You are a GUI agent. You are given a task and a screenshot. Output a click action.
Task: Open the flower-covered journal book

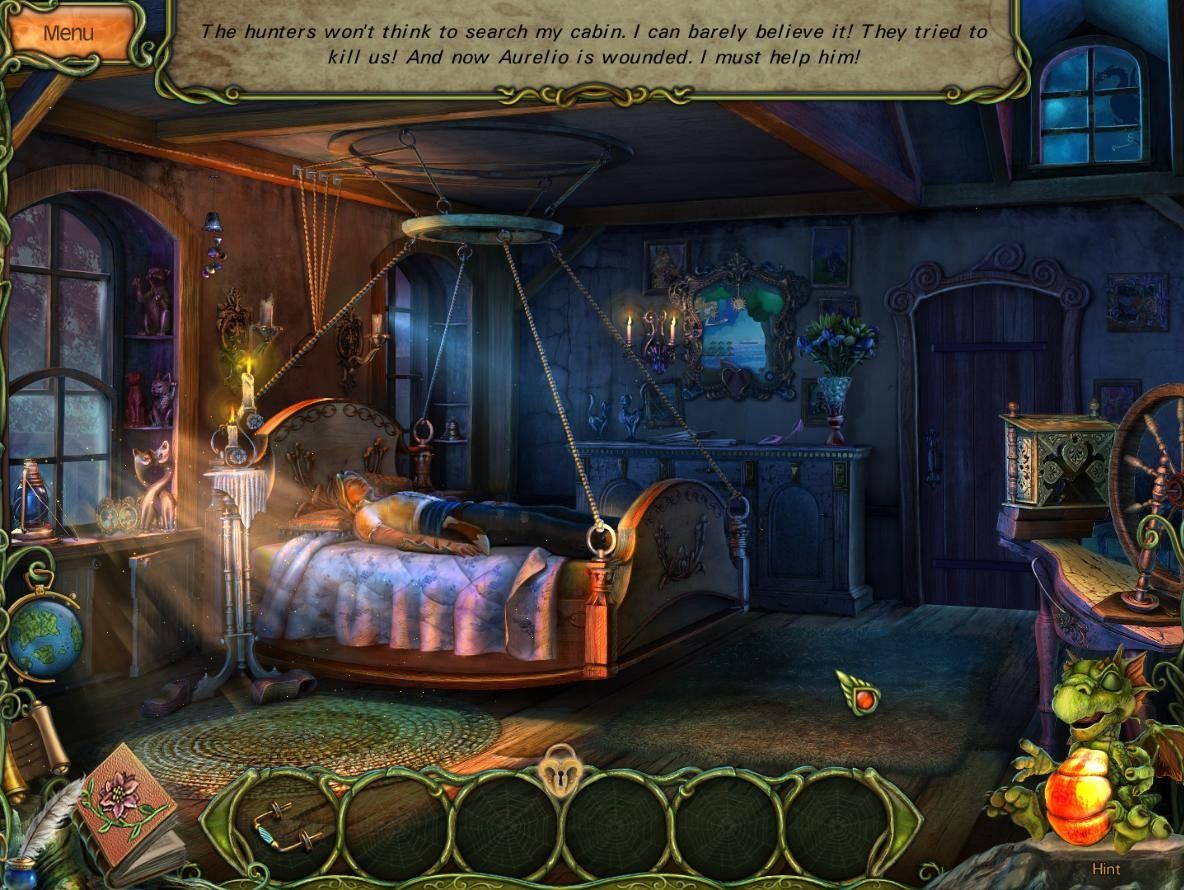(x=126, y=807)
